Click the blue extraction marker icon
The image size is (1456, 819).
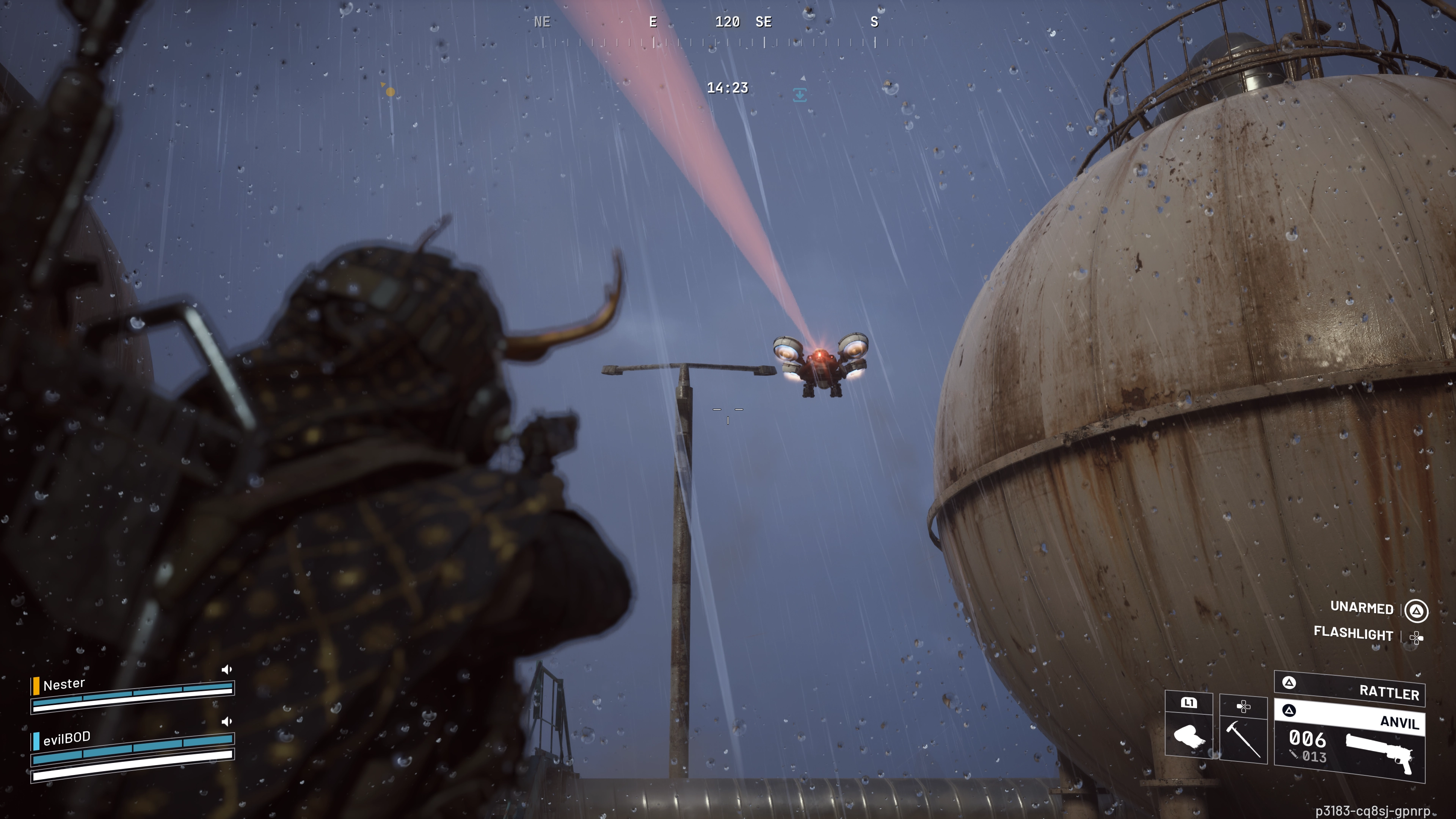point(799,94)
